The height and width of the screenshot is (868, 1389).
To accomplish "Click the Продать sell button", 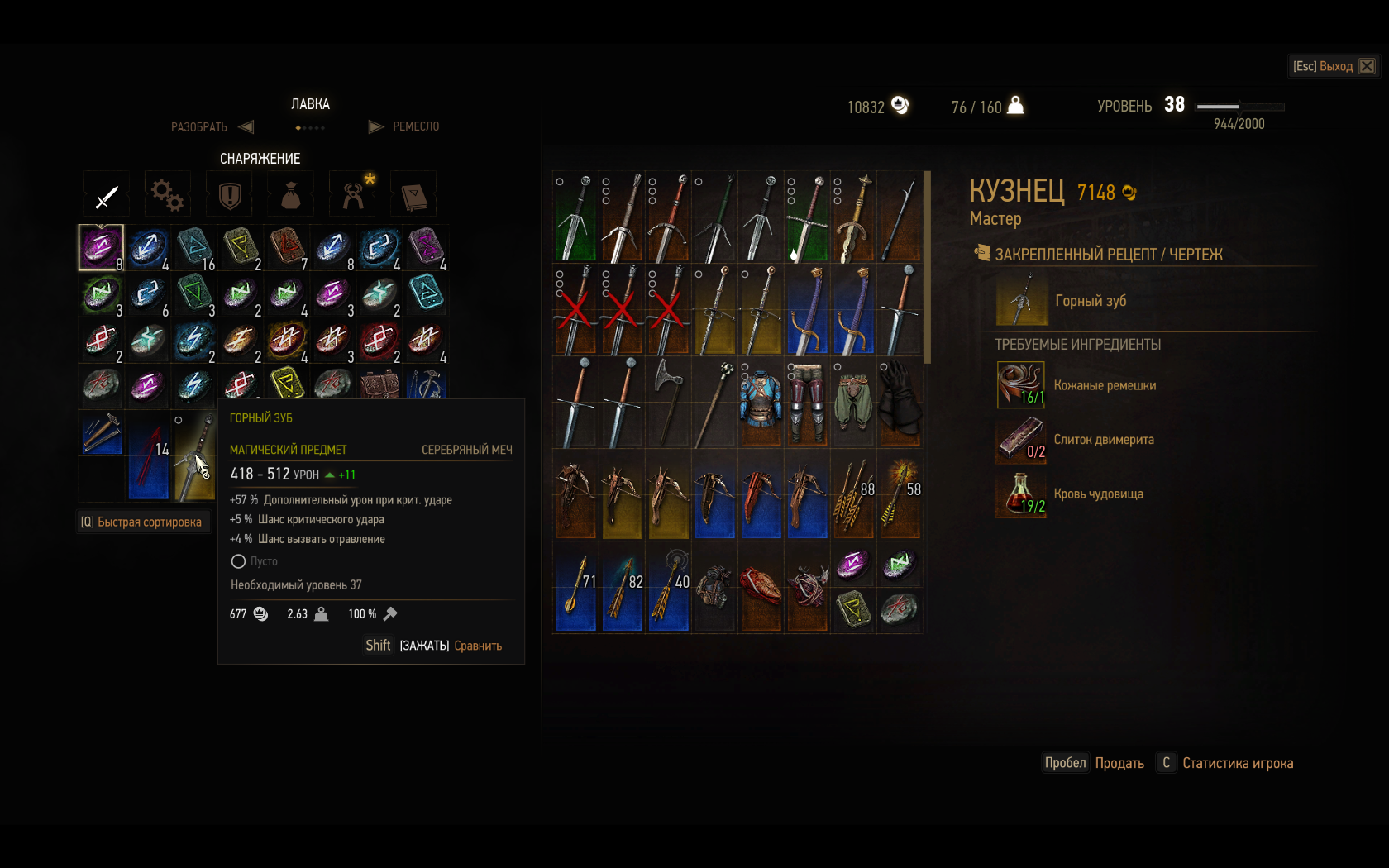I will (x=1119, y=763).
